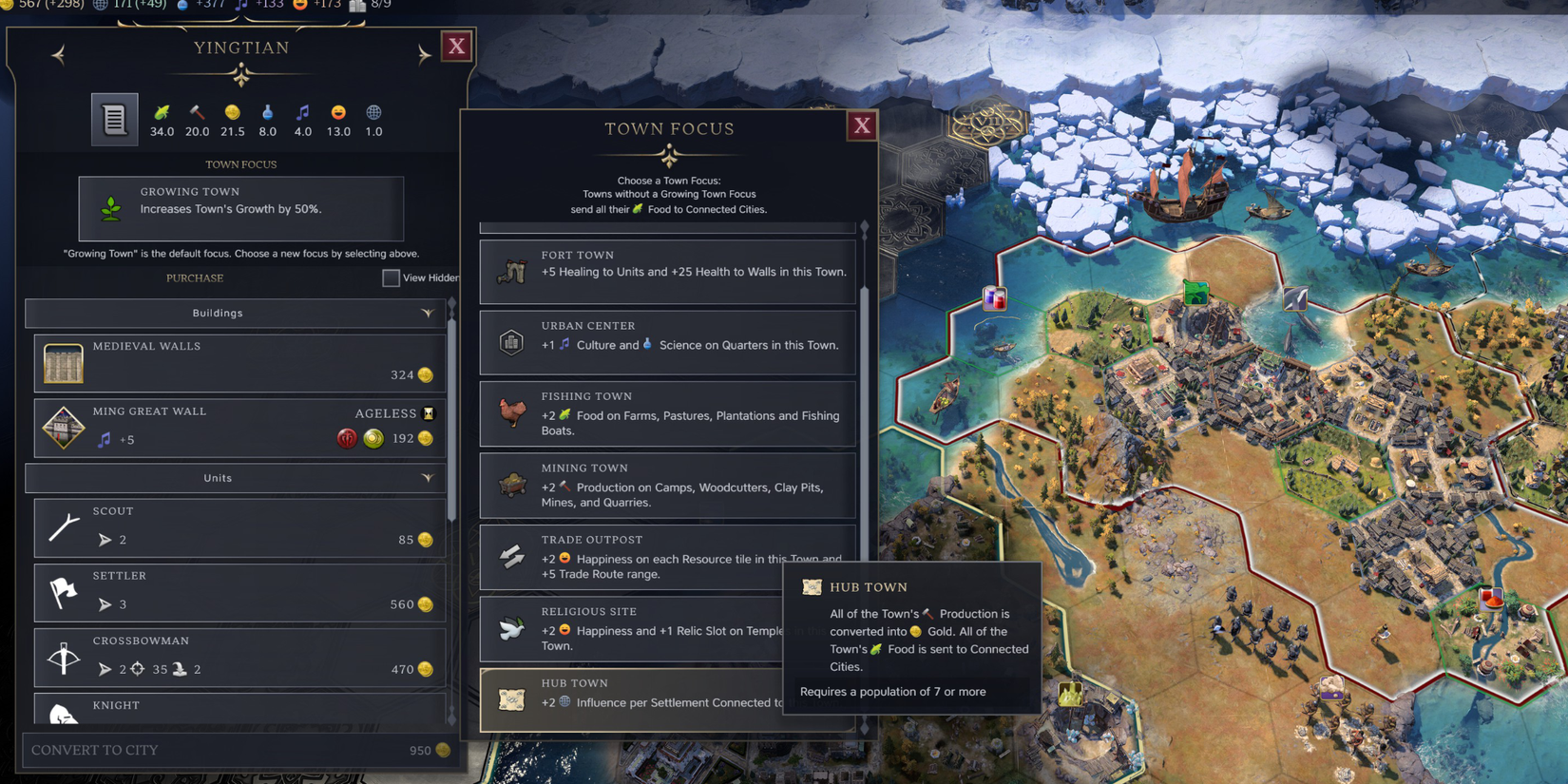This screenshot has width=1568, height=784.
Task: Click the Convert To City button
Action: pyautogui.click(x=238, y=750)
